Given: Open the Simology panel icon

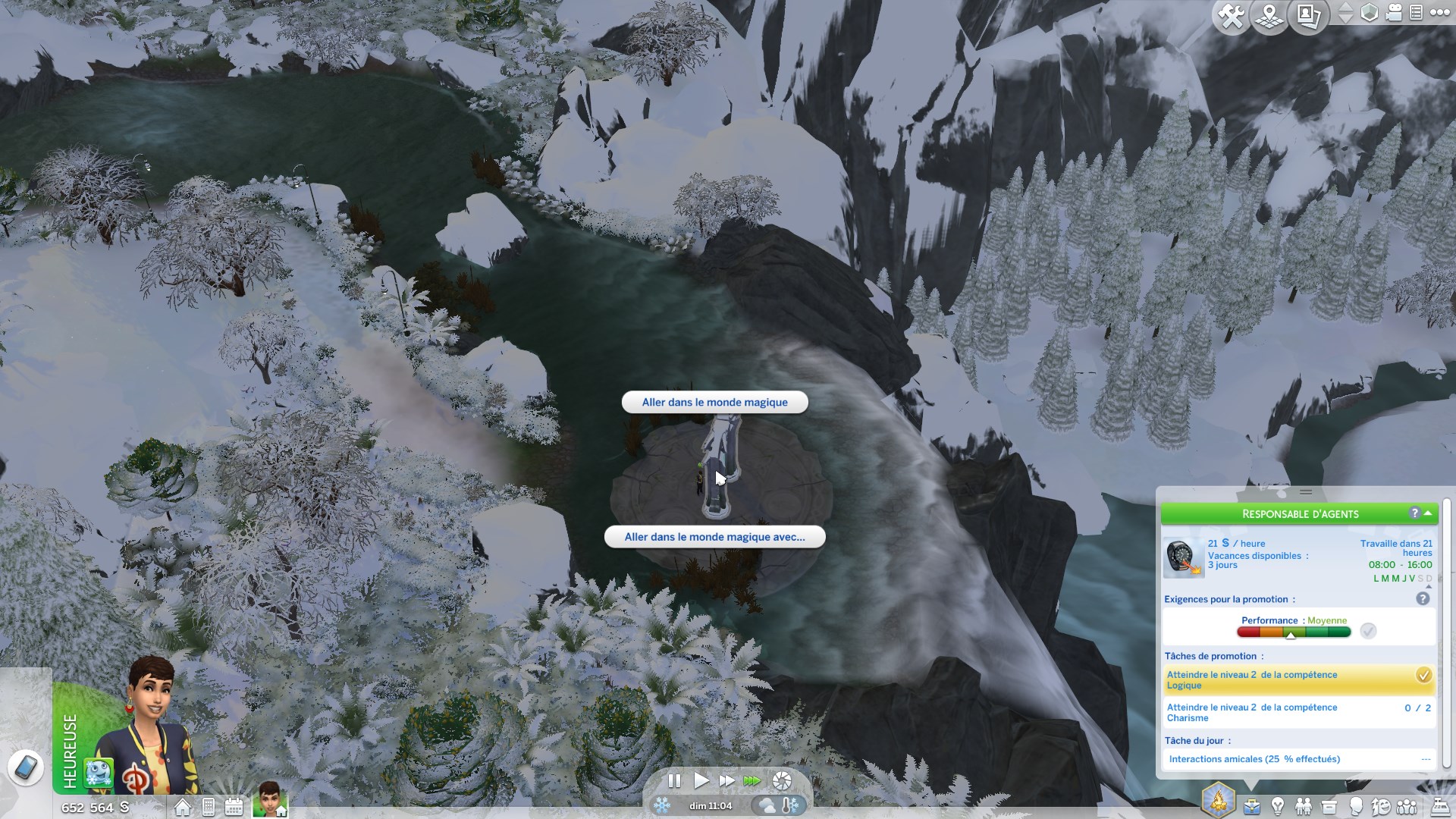Looking at the screenshot, I should pos(1357,806).
